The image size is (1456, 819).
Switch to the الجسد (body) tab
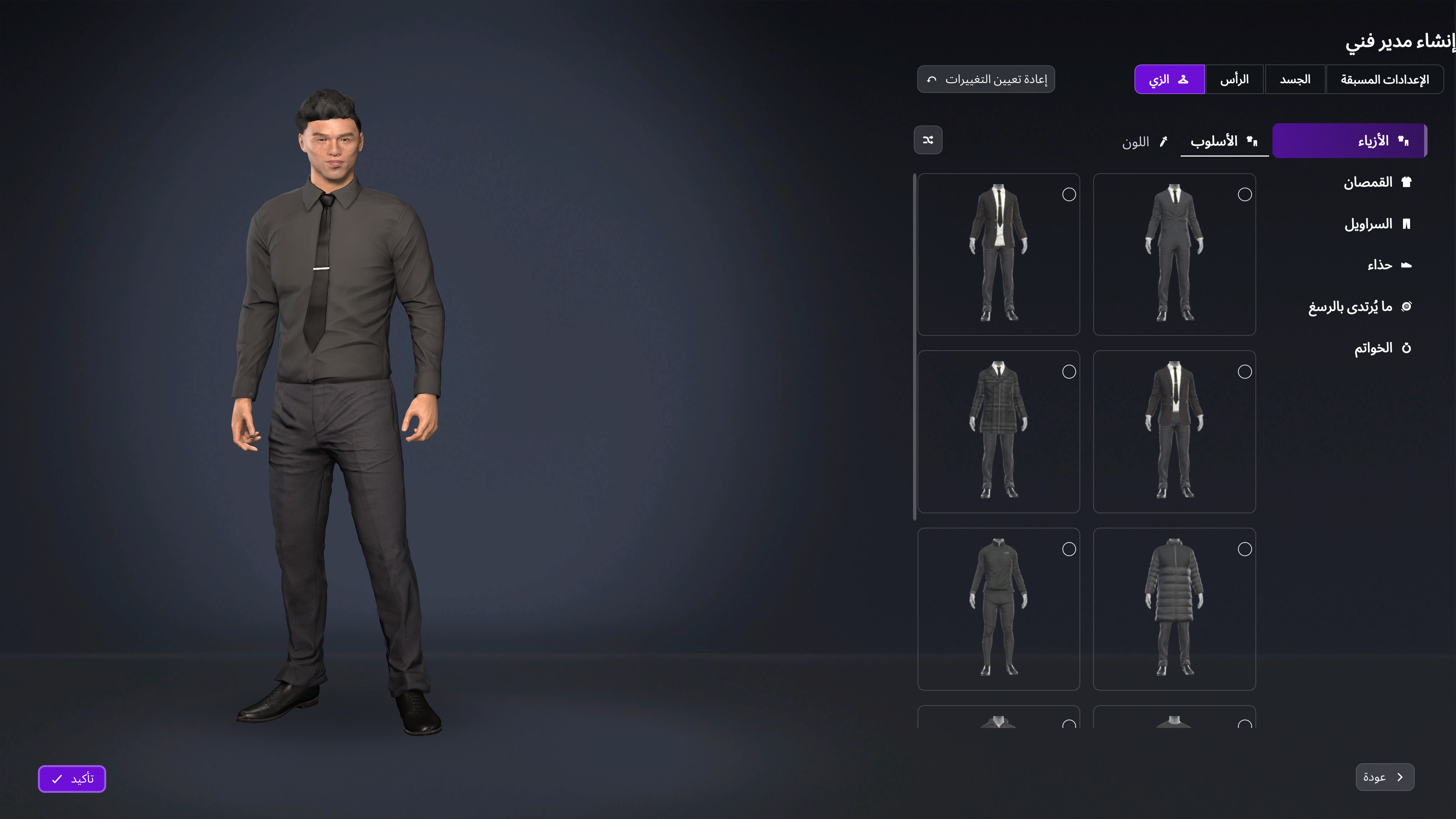(1295, 79)
